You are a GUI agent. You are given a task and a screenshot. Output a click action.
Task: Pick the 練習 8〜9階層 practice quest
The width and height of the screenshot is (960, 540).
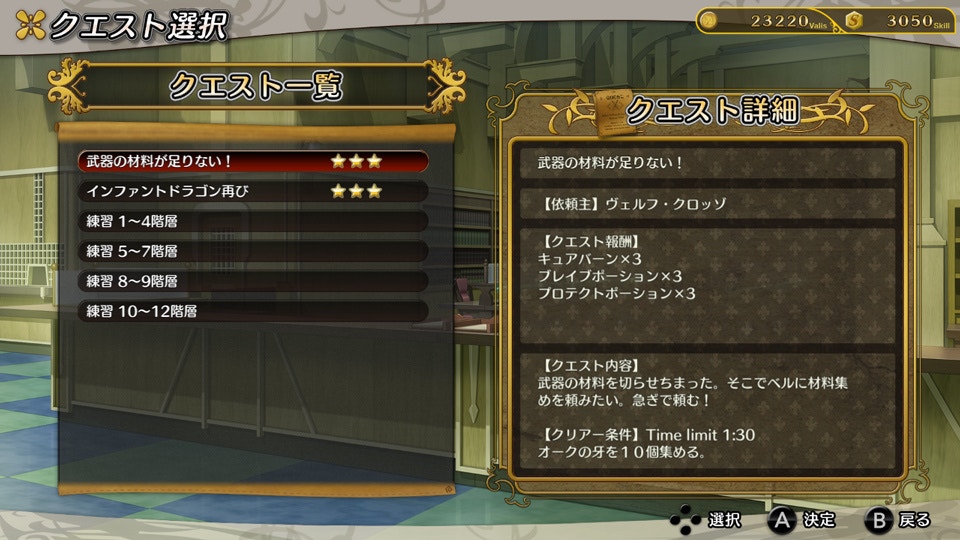coord(253,281)
